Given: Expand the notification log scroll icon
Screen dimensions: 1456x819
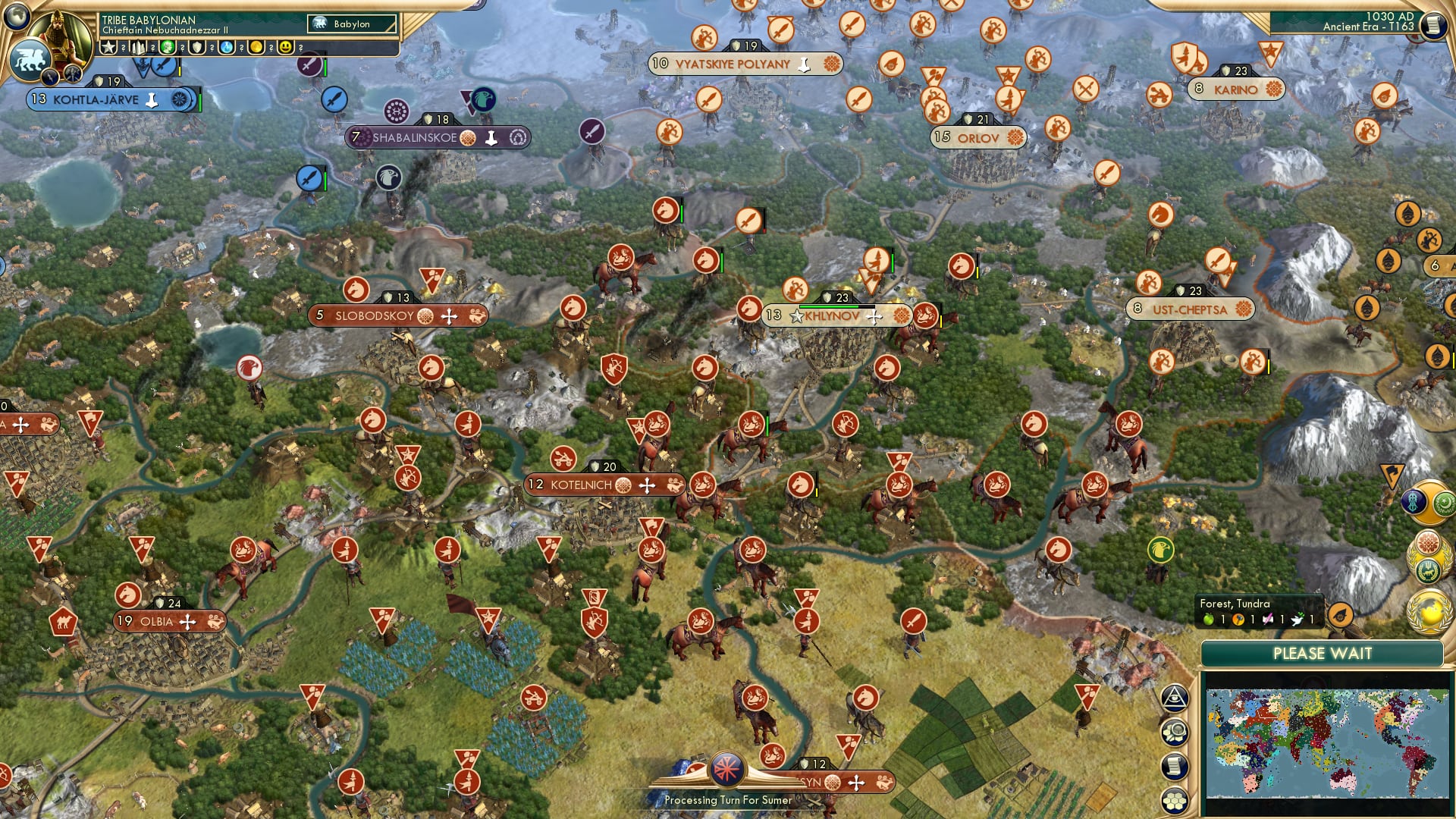Looking at the screenshot, I should coord(1174,766).
